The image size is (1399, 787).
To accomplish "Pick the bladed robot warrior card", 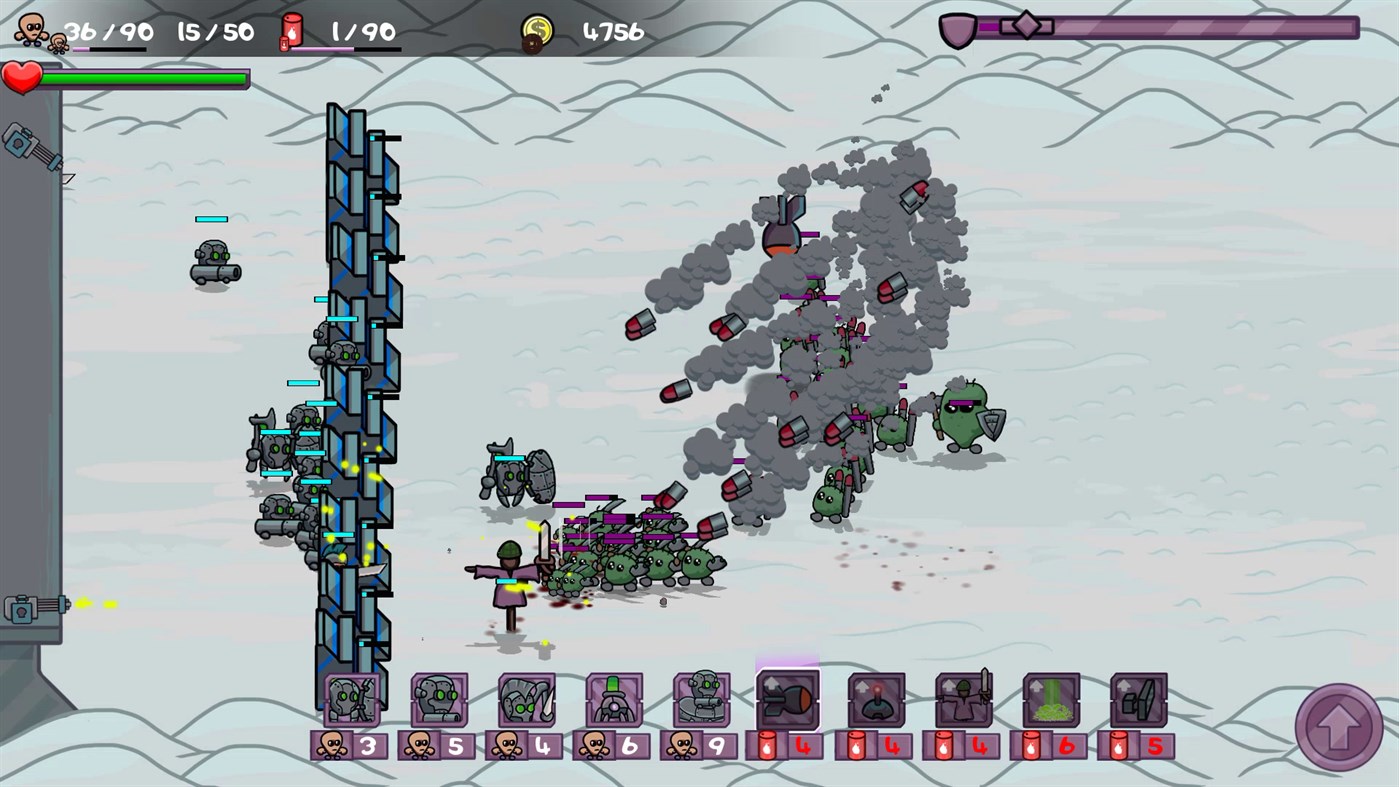I will [527, 698].
